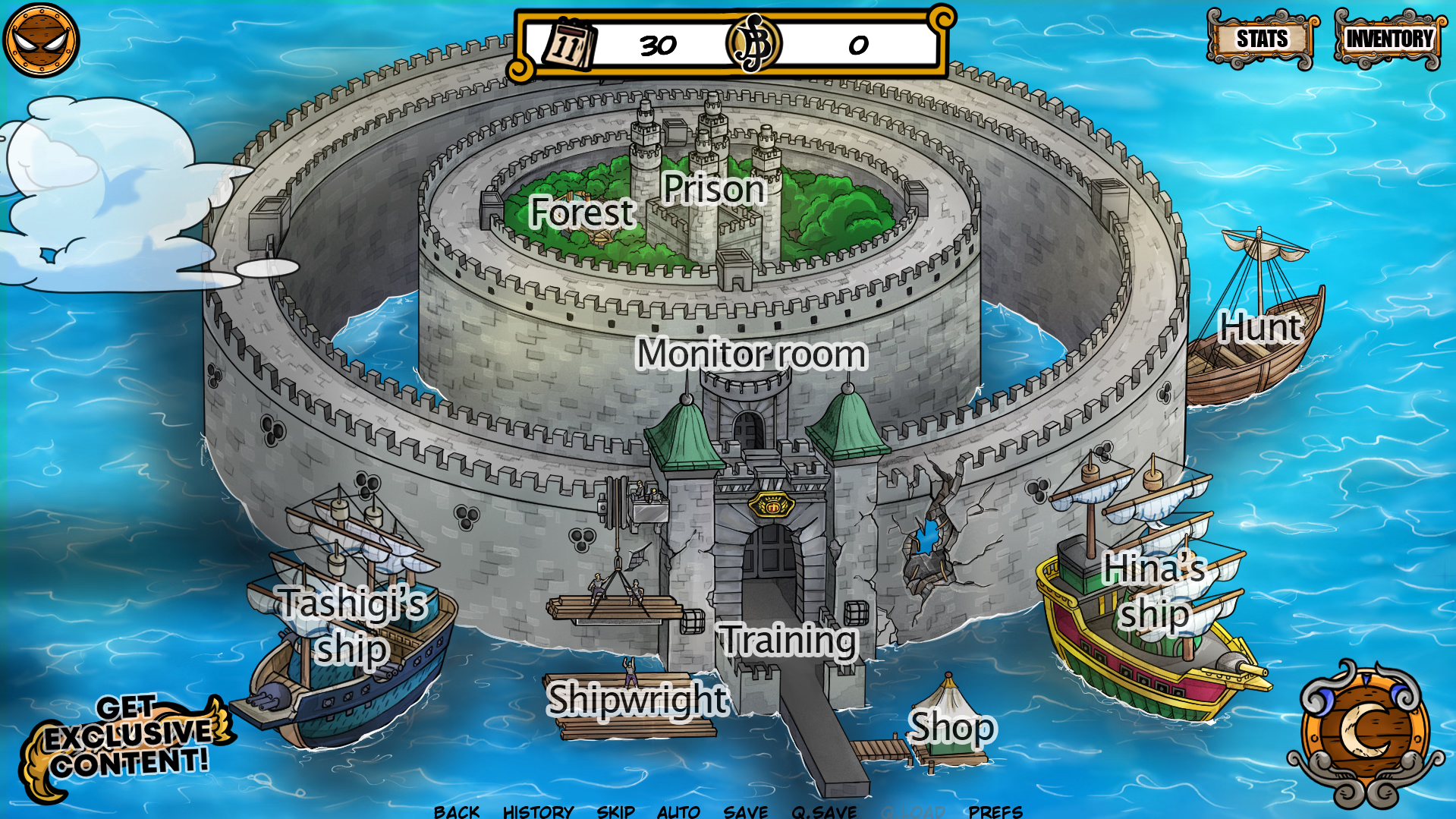Click the crescent moon medallion button

pos(1366,732)
